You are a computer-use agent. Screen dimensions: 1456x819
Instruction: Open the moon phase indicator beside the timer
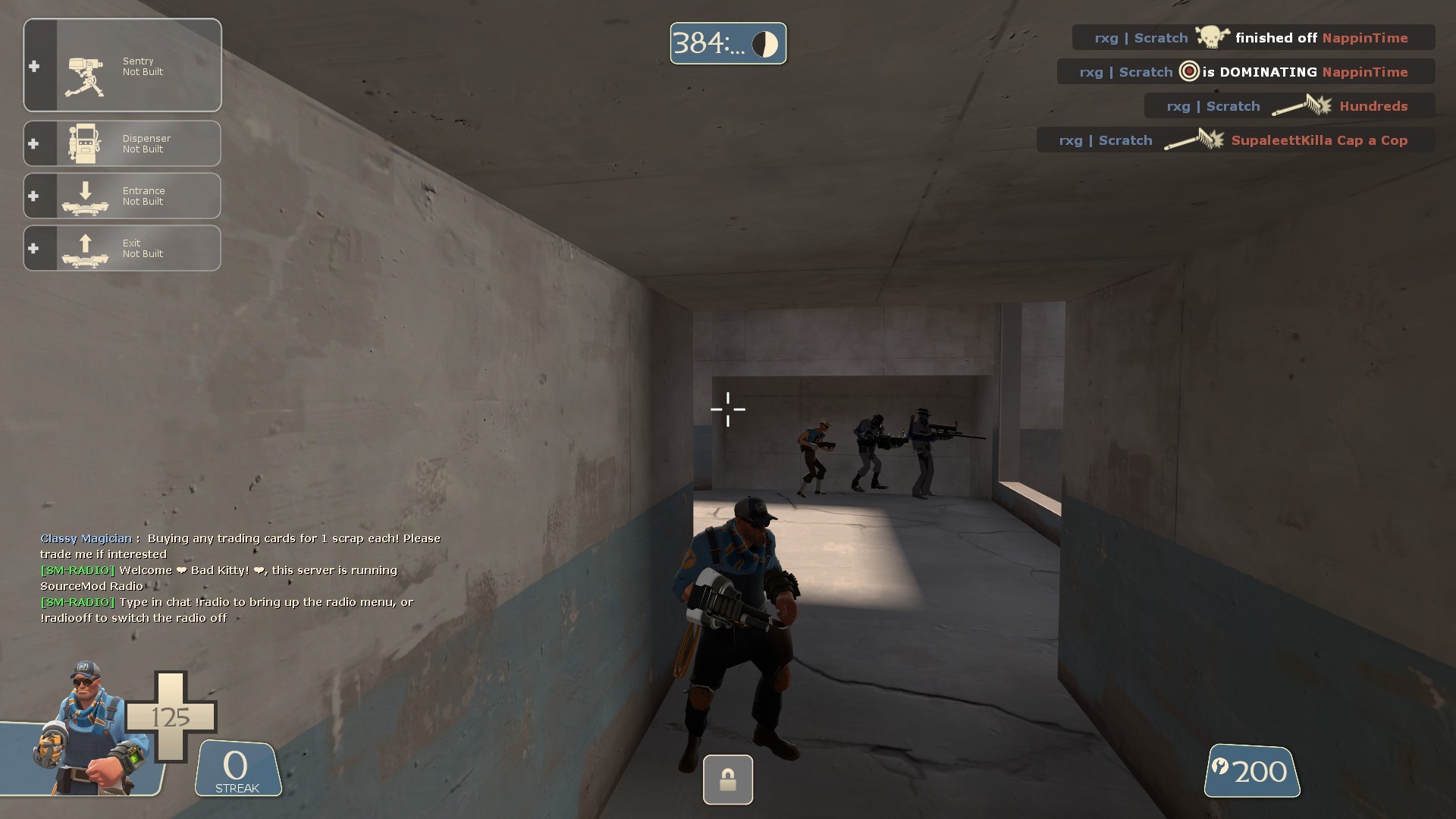click(766, 43)
